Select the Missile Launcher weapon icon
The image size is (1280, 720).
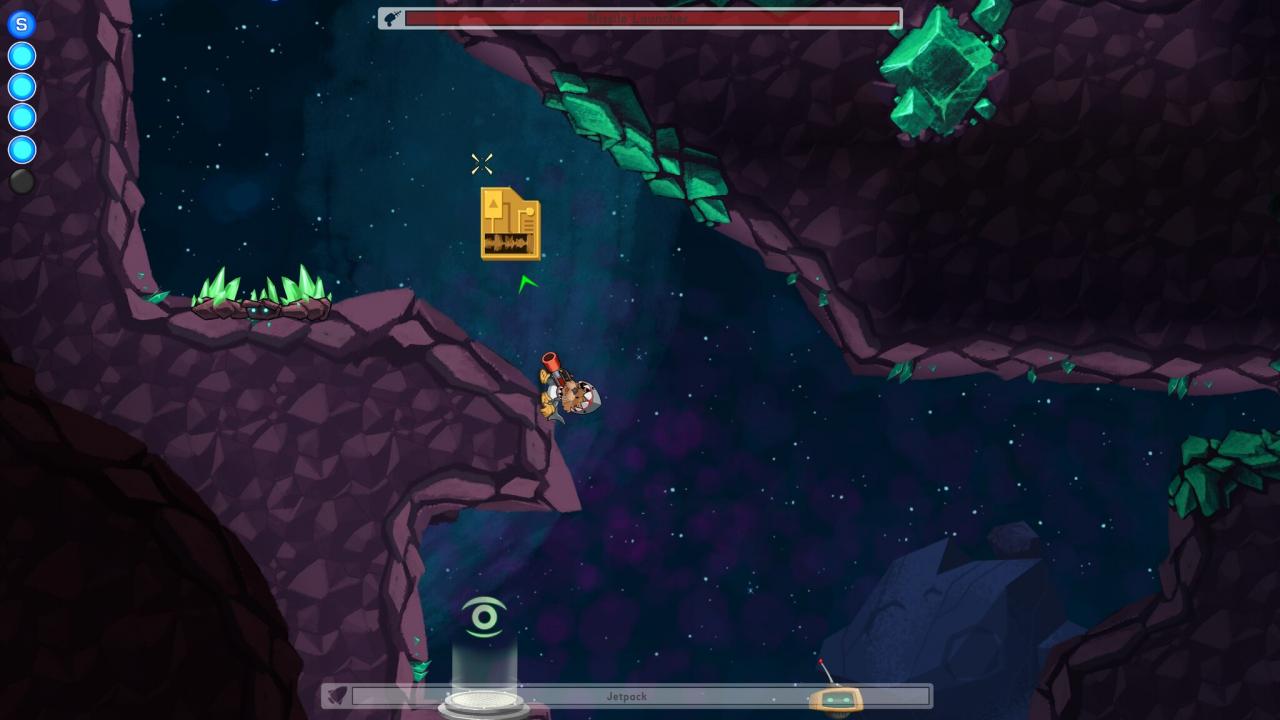pyautogui.click(x=392, y=18)
